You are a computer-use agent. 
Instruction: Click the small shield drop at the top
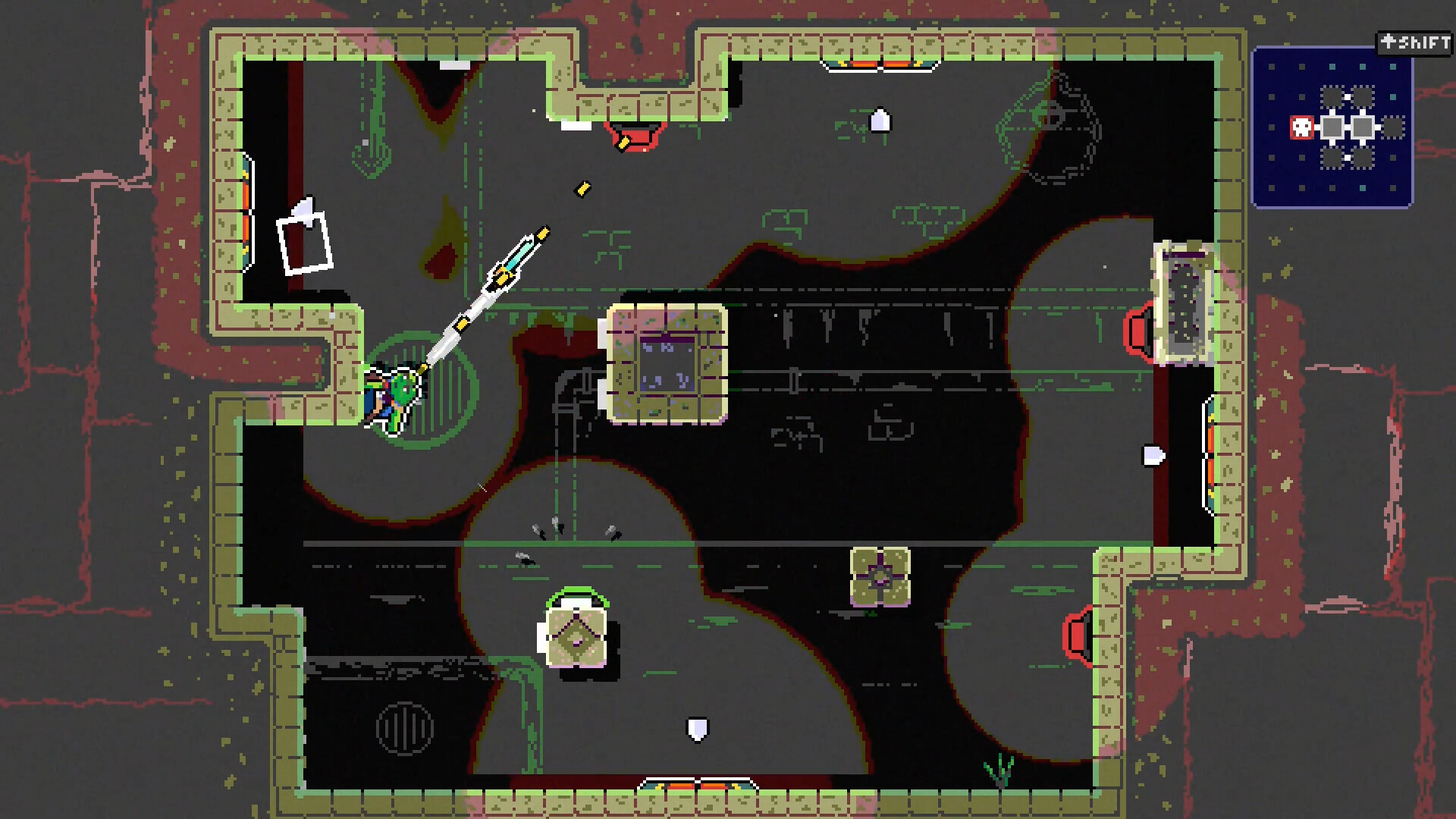880,120
